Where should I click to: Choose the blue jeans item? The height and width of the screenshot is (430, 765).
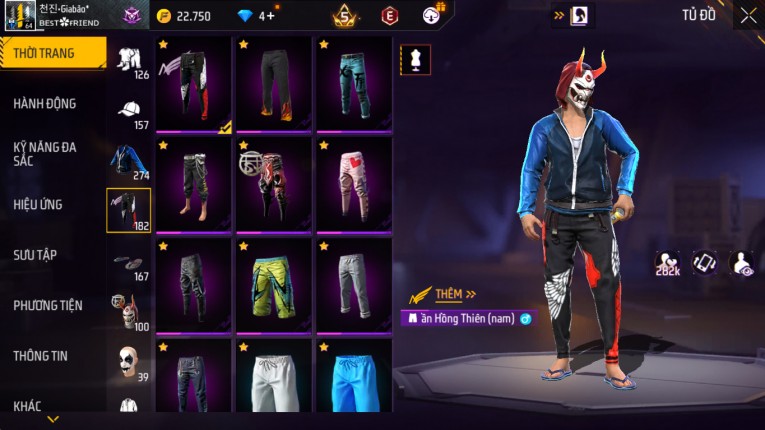354,84
